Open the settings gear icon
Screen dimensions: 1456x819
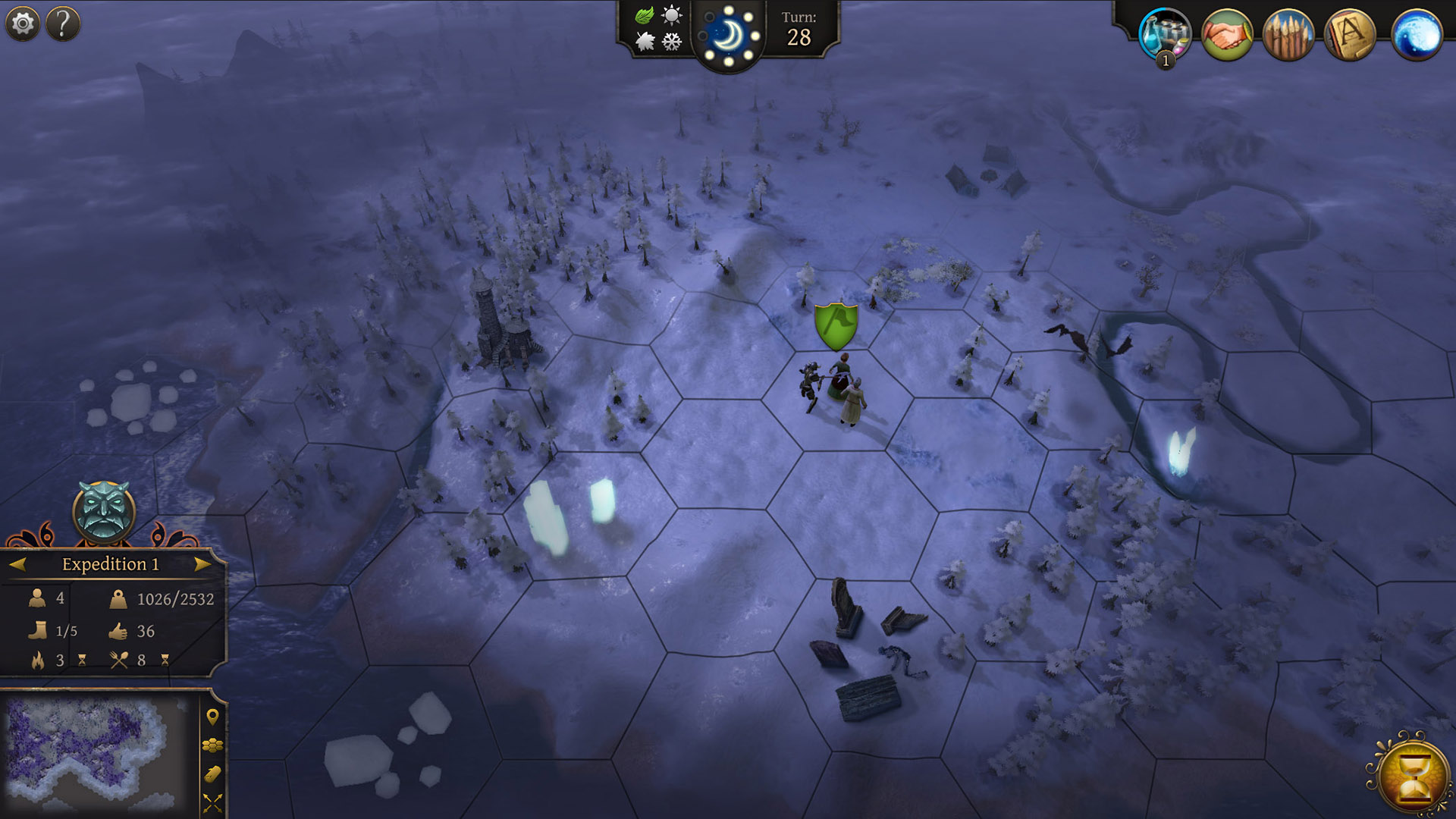click(x=23, y=24)
